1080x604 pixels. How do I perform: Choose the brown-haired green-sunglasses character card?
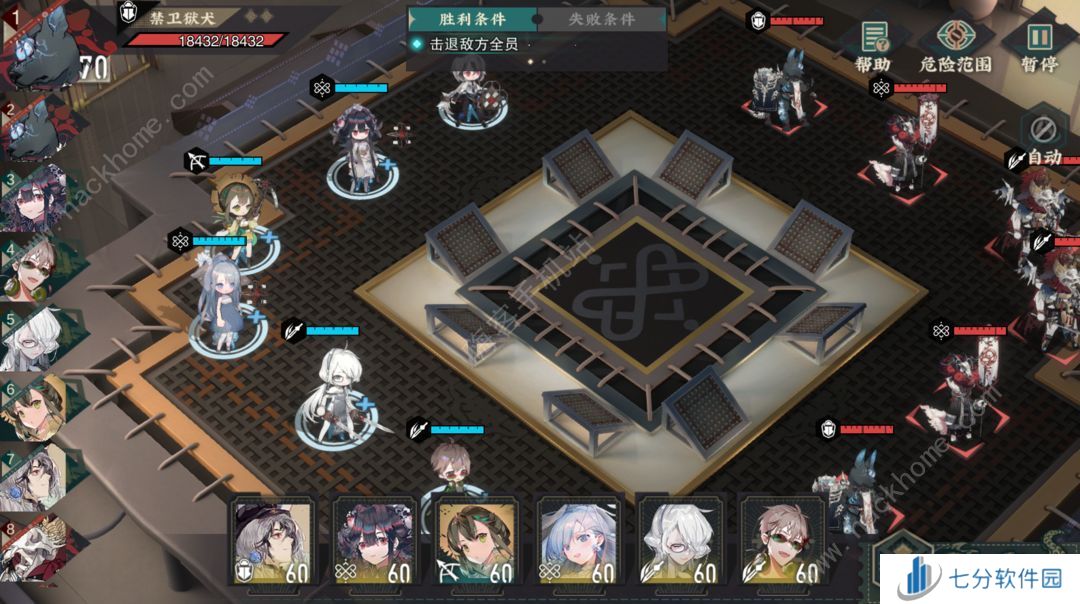point(782,540)
